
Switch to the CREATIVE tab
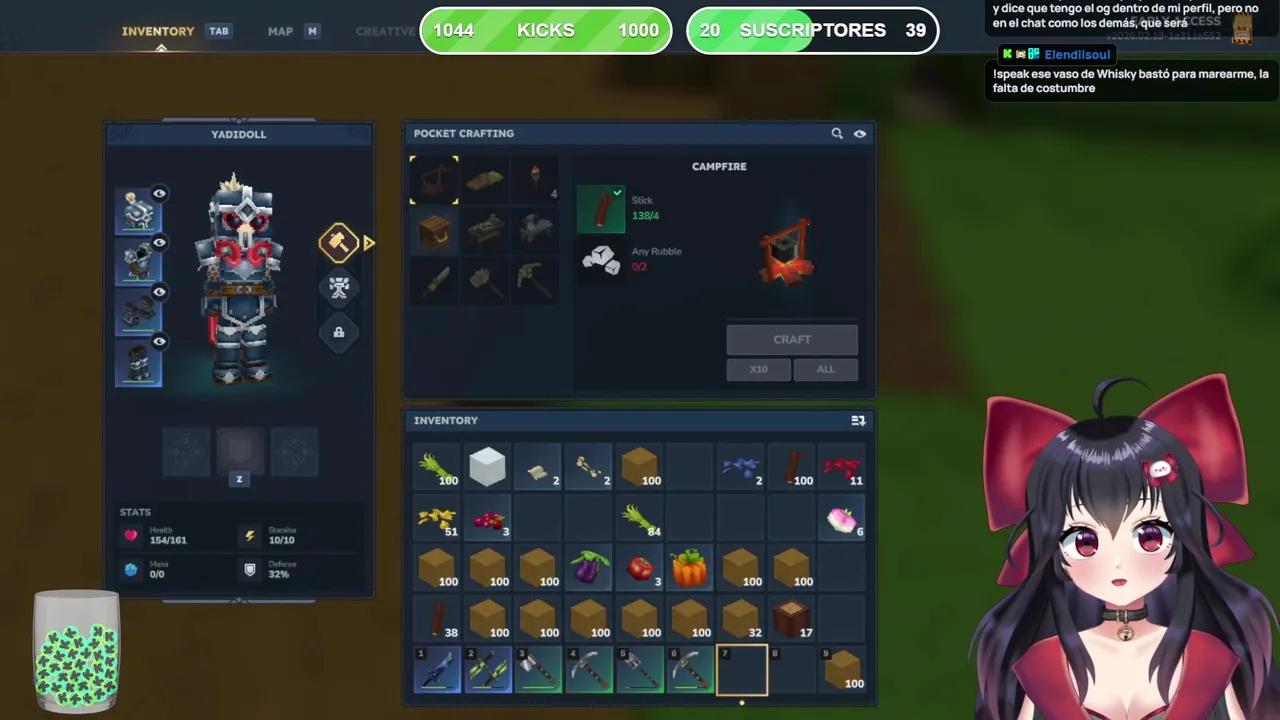pos(384,30)
